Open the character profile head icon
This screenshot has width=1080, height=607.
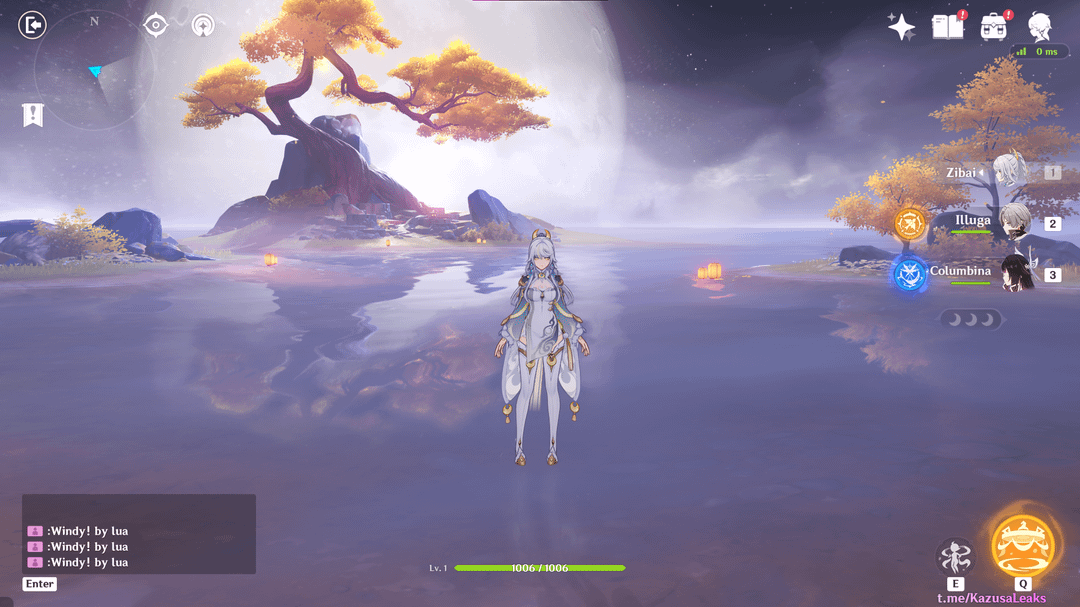coord(1040,27)
